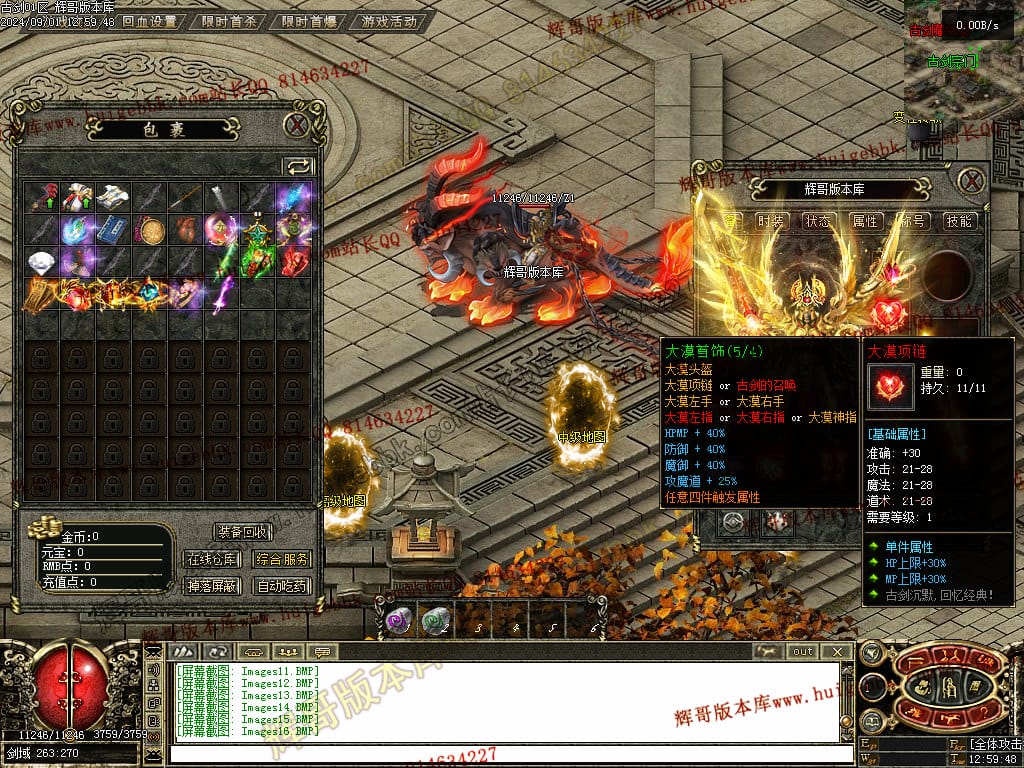1024x768 pixels.
Task: Switch to the 状态 status tab
Action: tap(818, 221)
